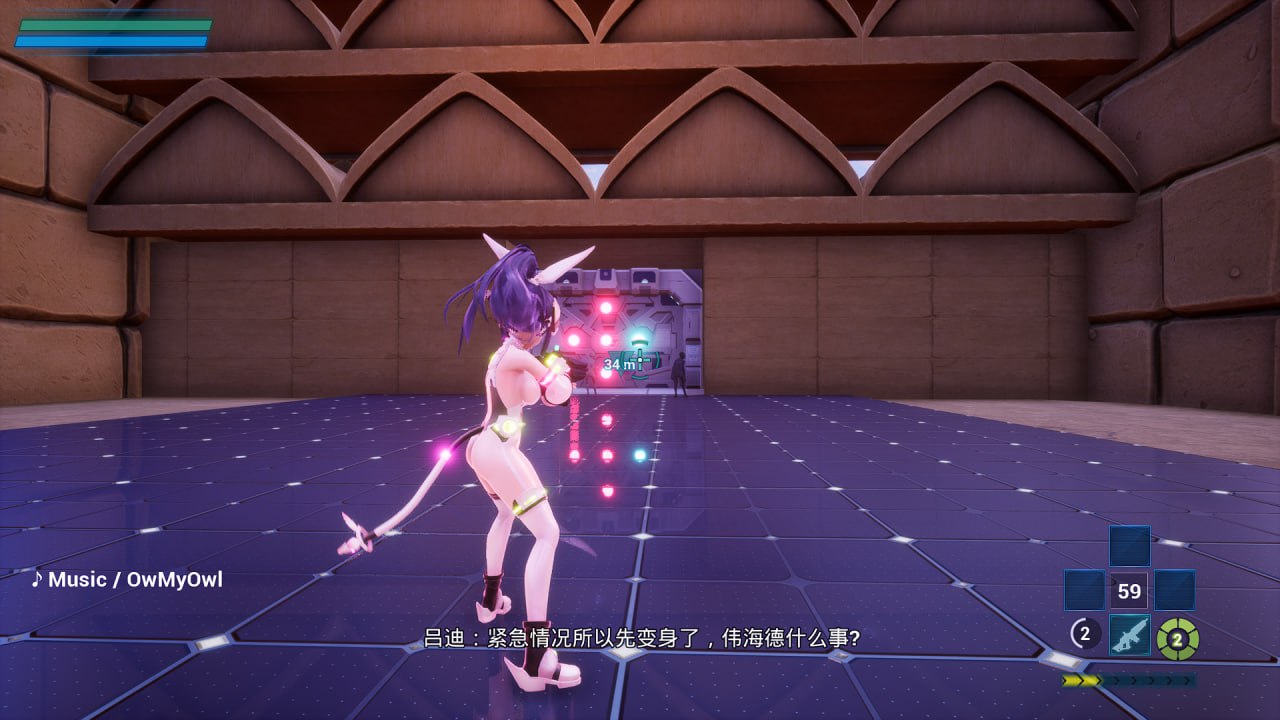
Task: Select the empty top hotbar slot
Action: point(1130,546)
